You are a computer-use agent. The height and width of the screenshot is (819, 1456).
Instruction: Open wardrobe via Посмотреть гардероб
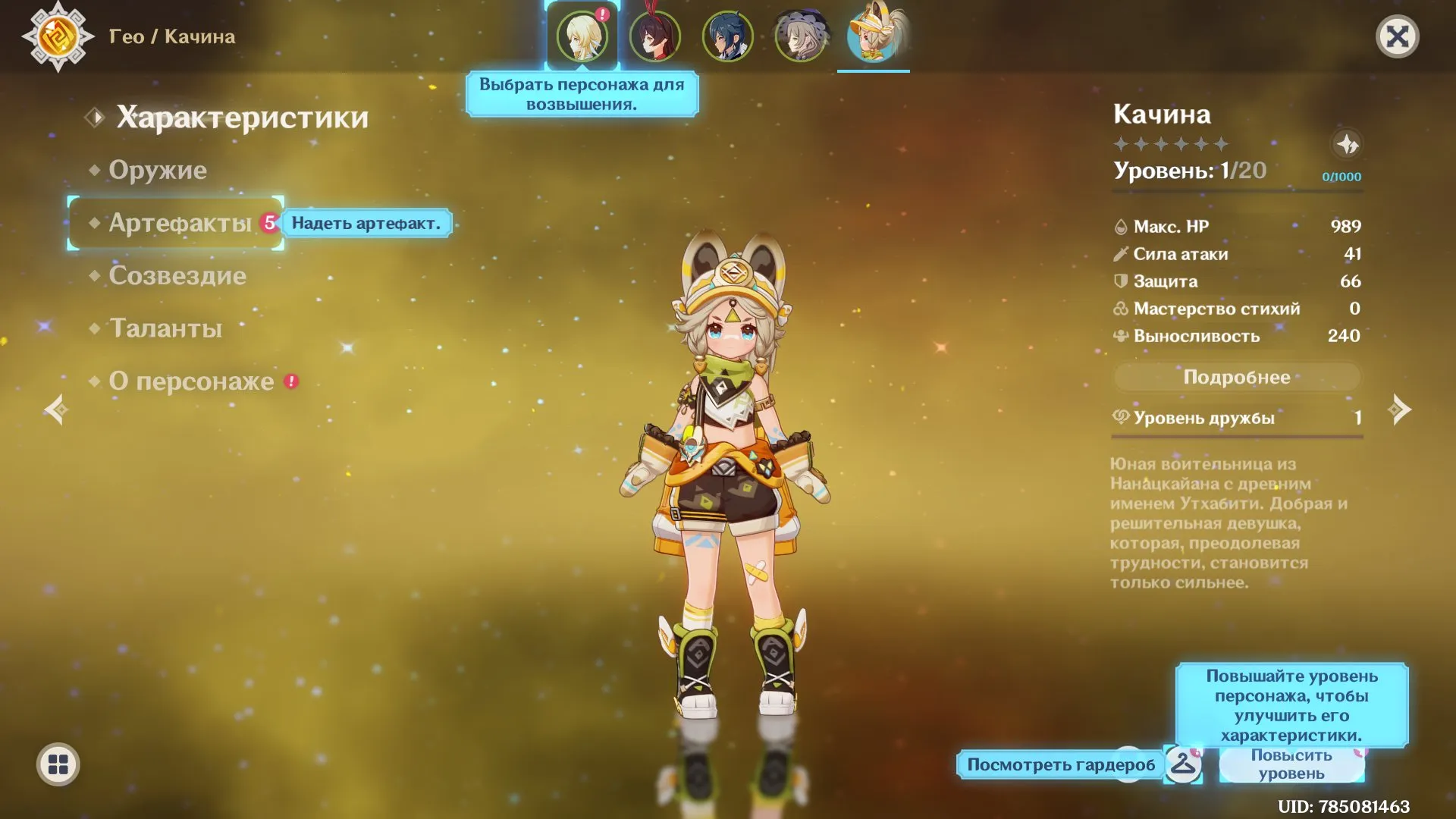1059,765
